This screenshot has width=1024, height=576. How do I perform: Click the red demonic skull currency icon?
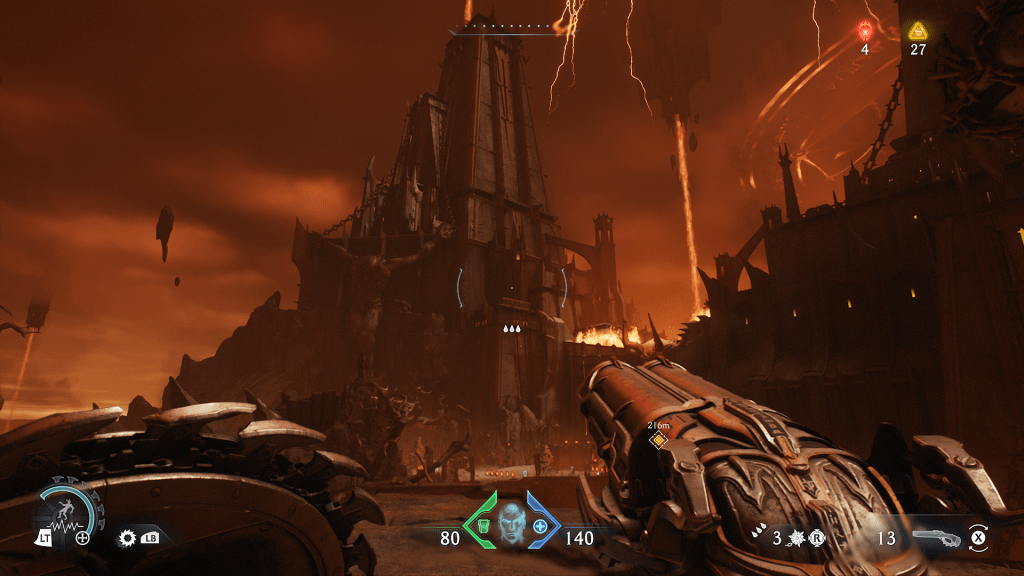click(x=865, y=31)
